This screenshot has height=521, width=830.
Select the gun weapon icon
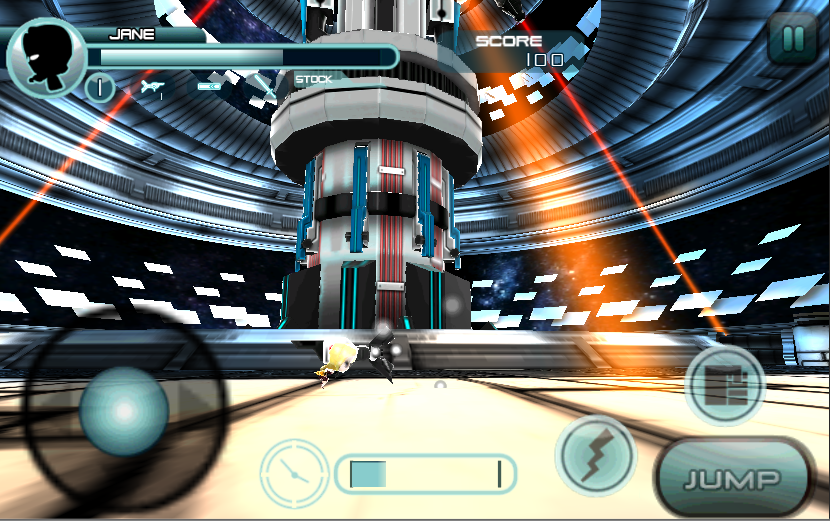[x=152, y=89]
